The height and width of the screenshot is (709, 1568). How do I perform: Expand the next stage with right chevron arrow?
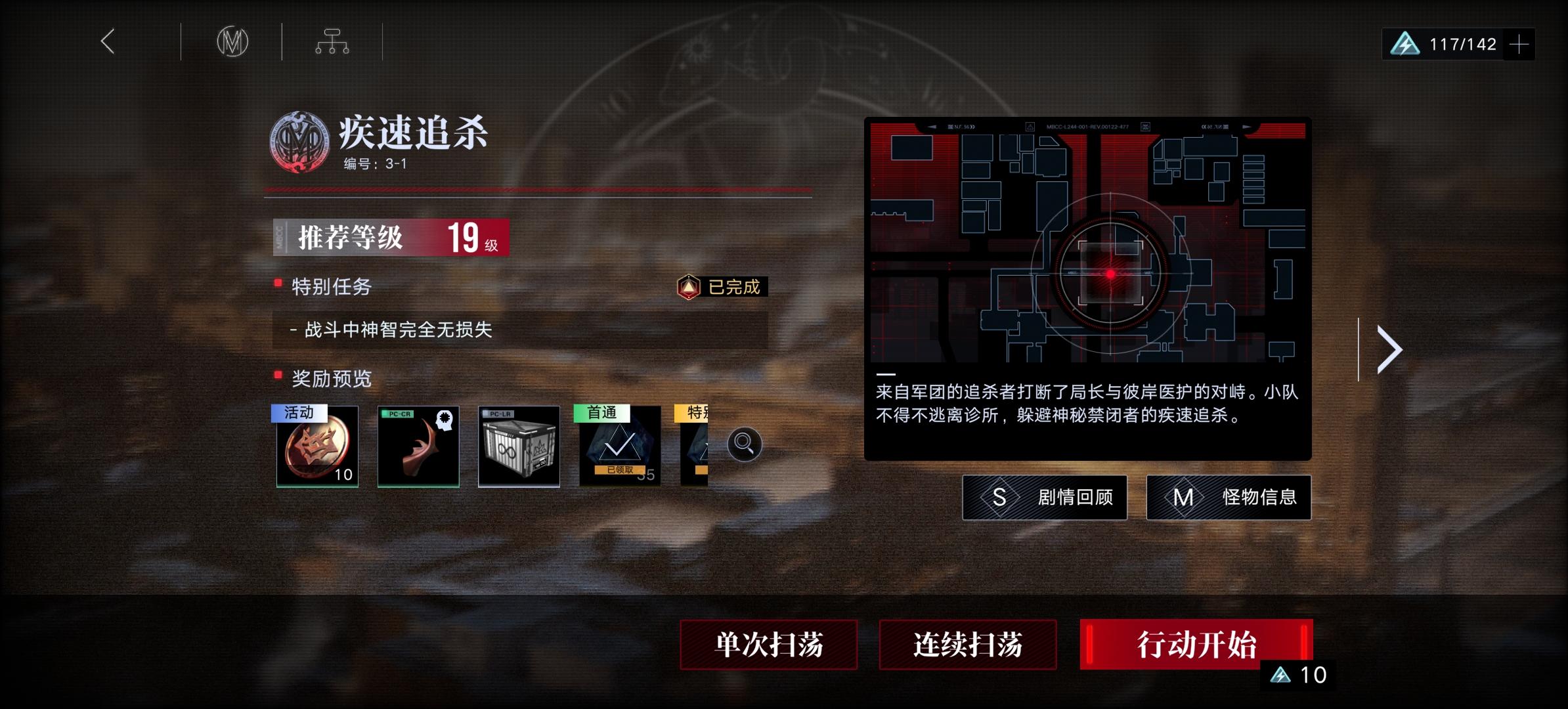(x=1389, y=349)
